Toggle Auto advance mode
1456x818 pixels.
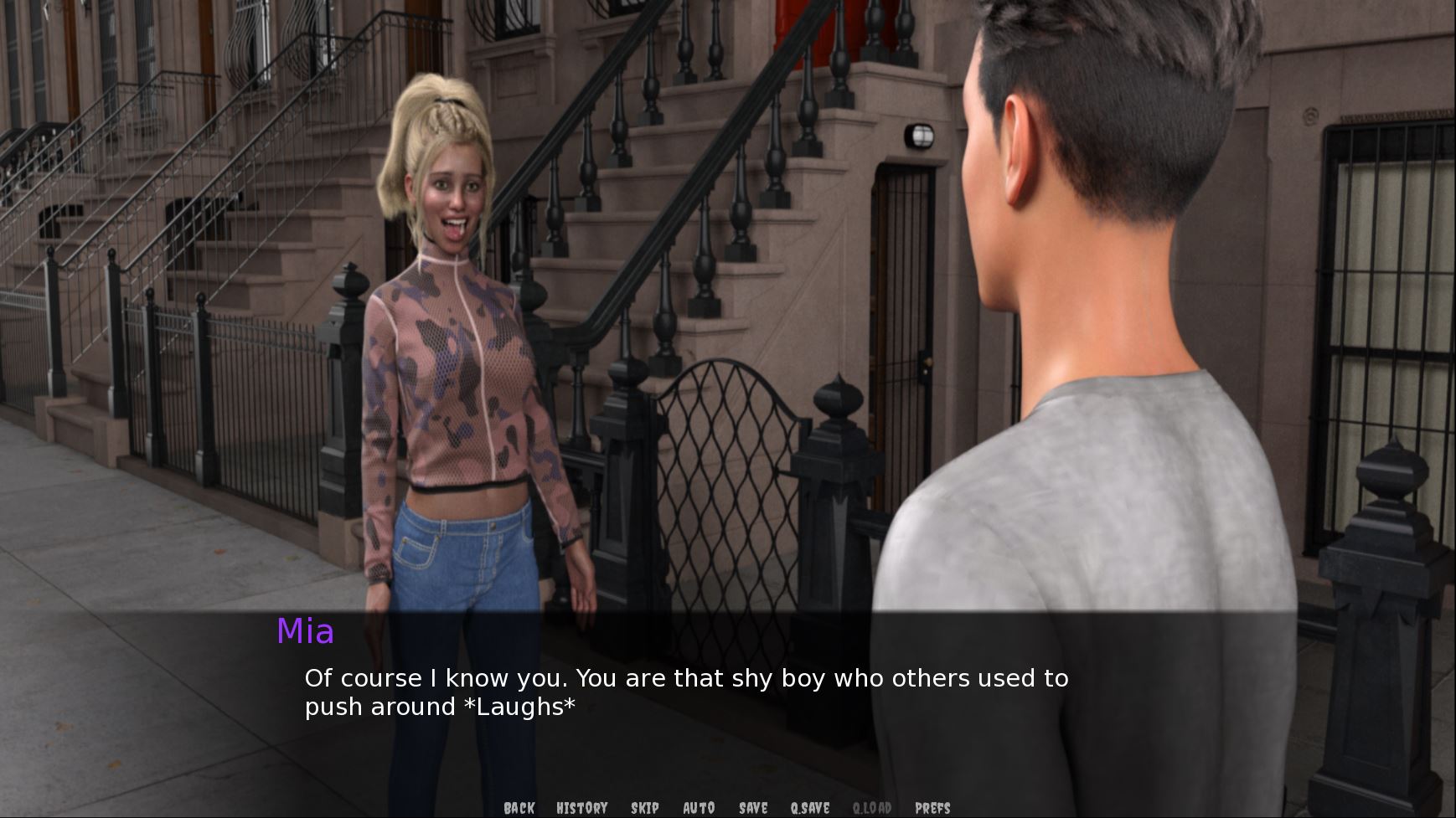click(699, 808)
